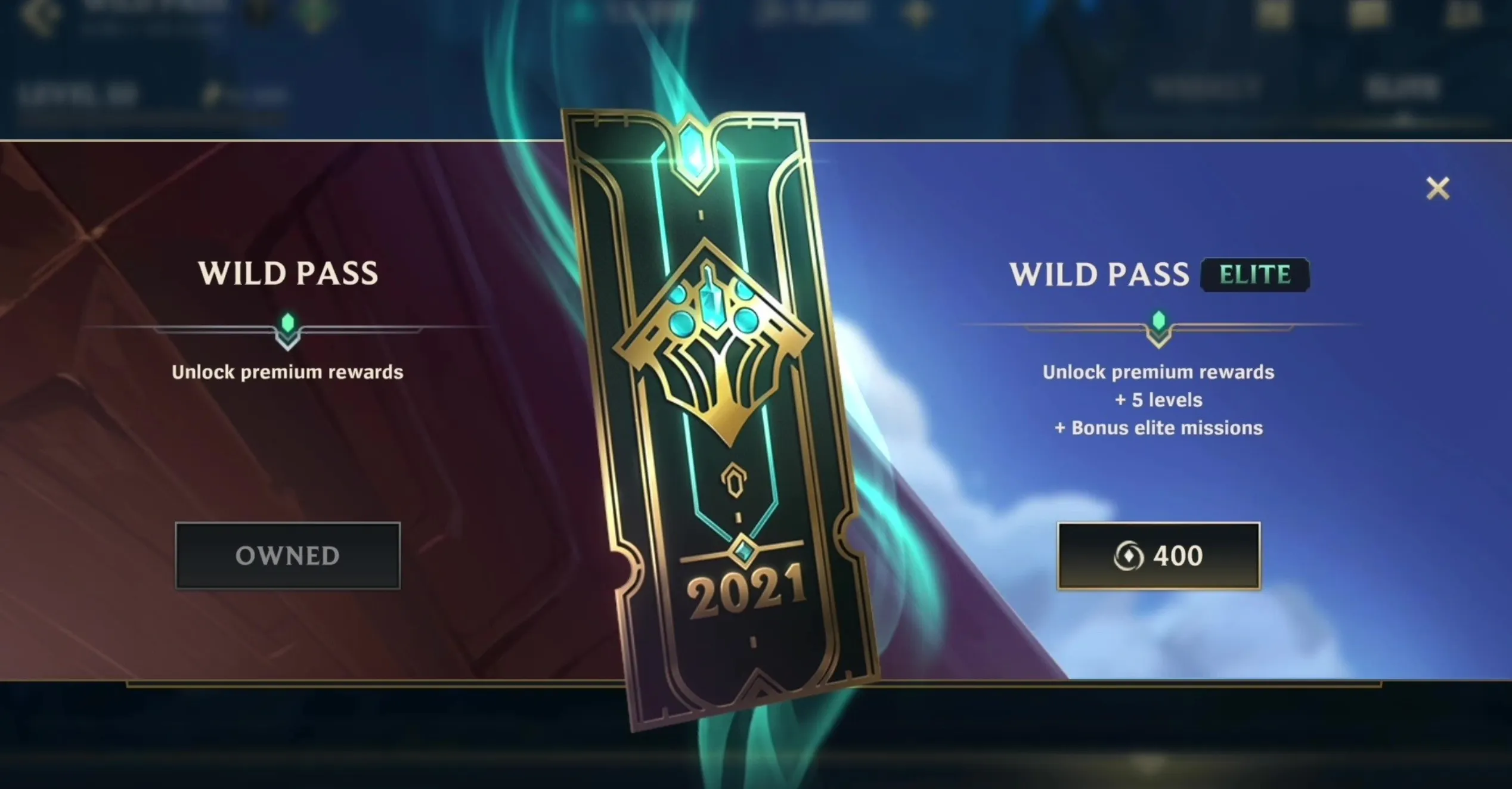Click the Unlock premium rewards text on the left
This screenshot has width=1512, height=789.
tap(287, 371)
